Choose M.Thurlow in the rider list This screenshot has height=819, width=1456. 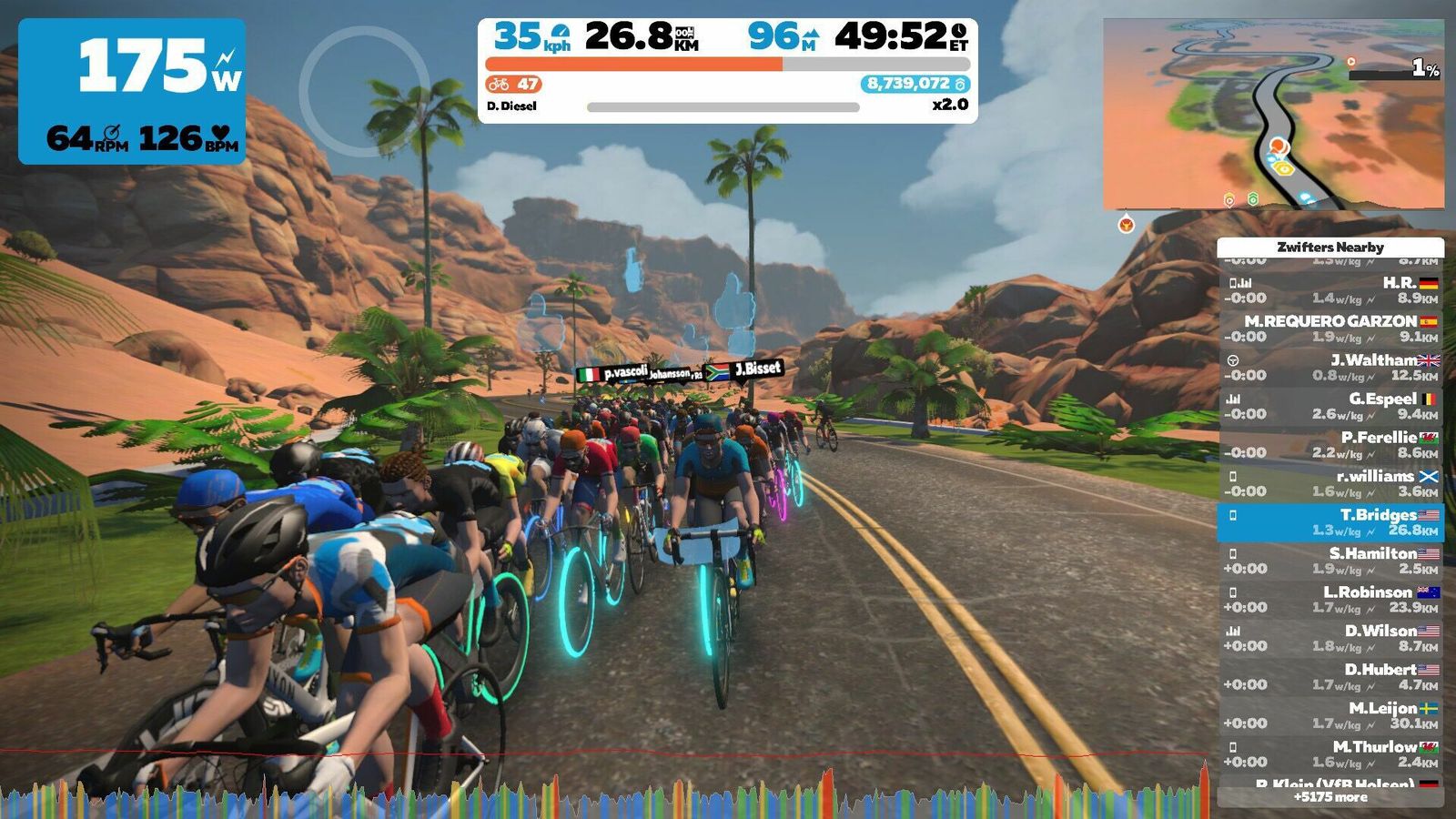click(1330, 754)
